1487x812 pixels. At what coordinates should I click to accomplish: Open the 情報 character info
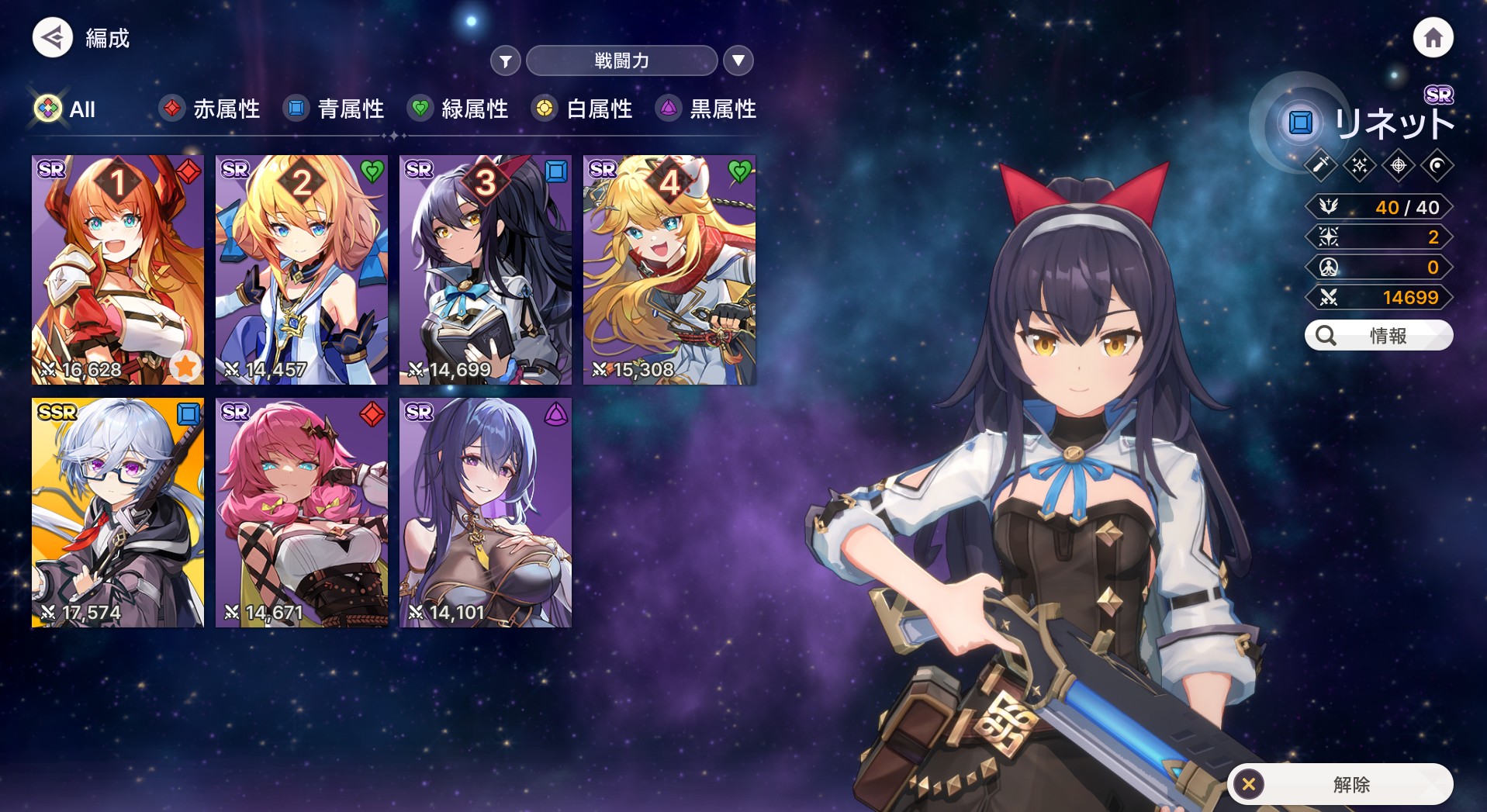tap(1378, 336)
